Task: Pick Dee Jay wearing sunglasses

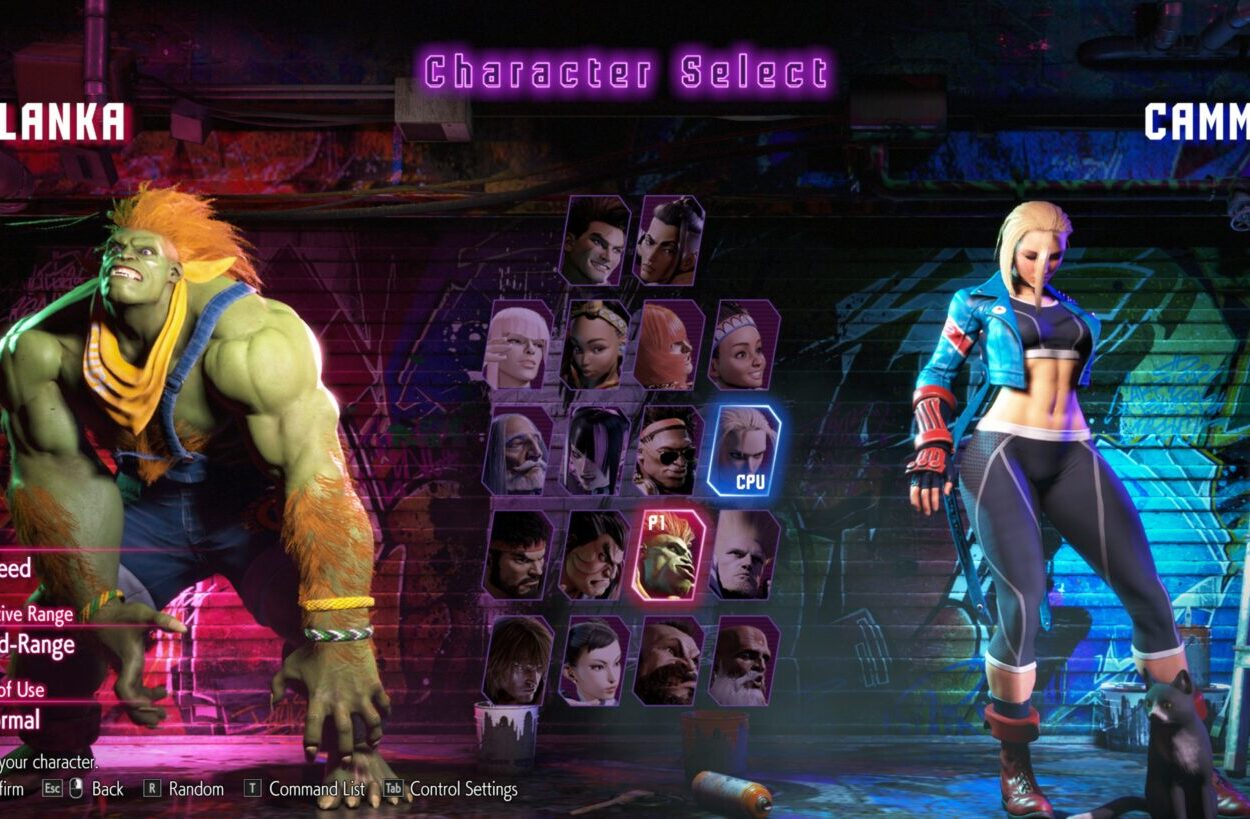Action: (669, 451)
